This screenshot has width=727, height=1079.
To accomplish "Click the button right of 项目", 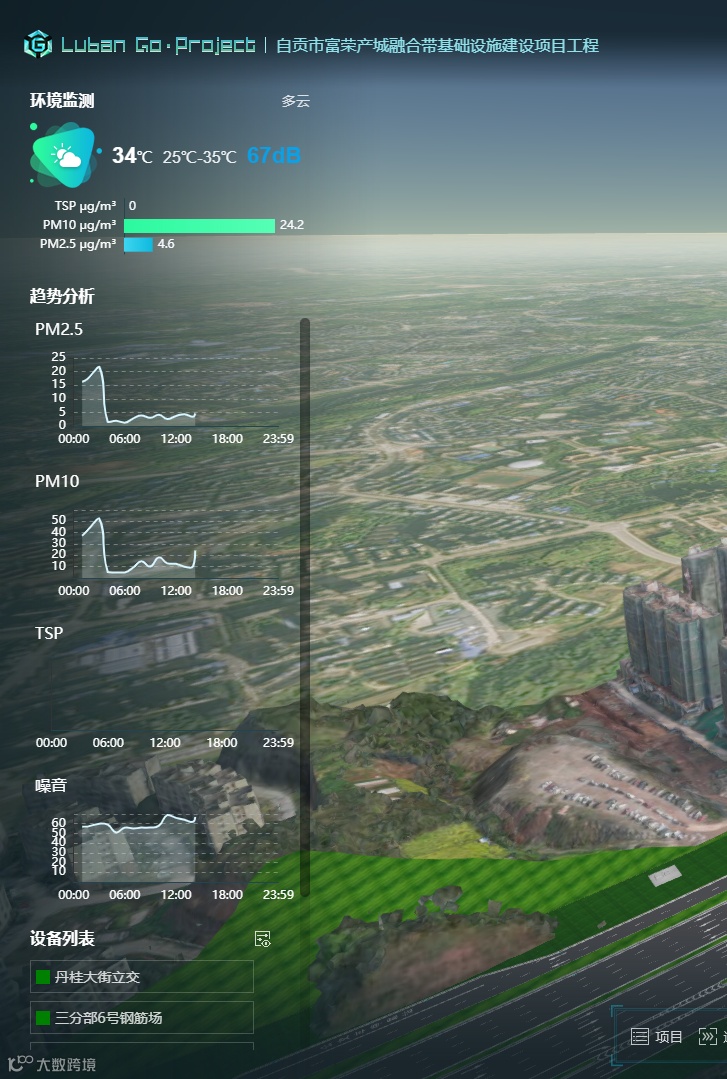I will pos(712,1037).
